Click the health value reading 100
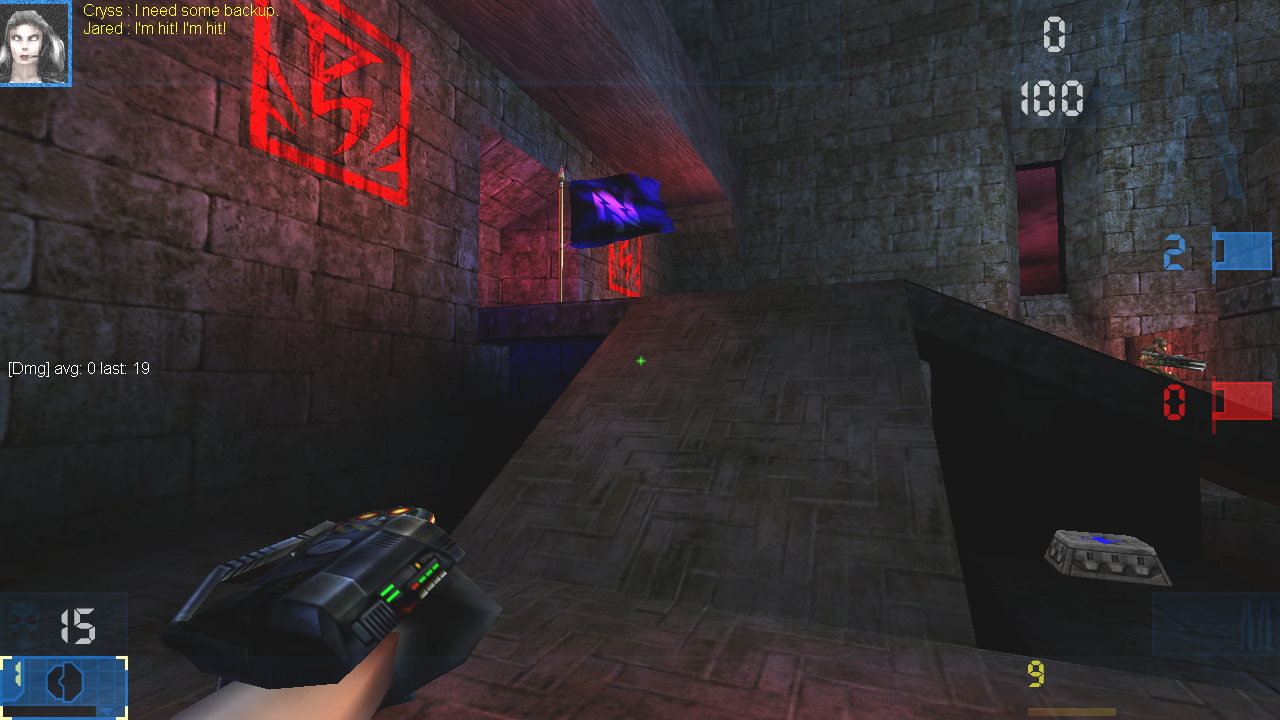1280x720 pixels. point(1052,97)
